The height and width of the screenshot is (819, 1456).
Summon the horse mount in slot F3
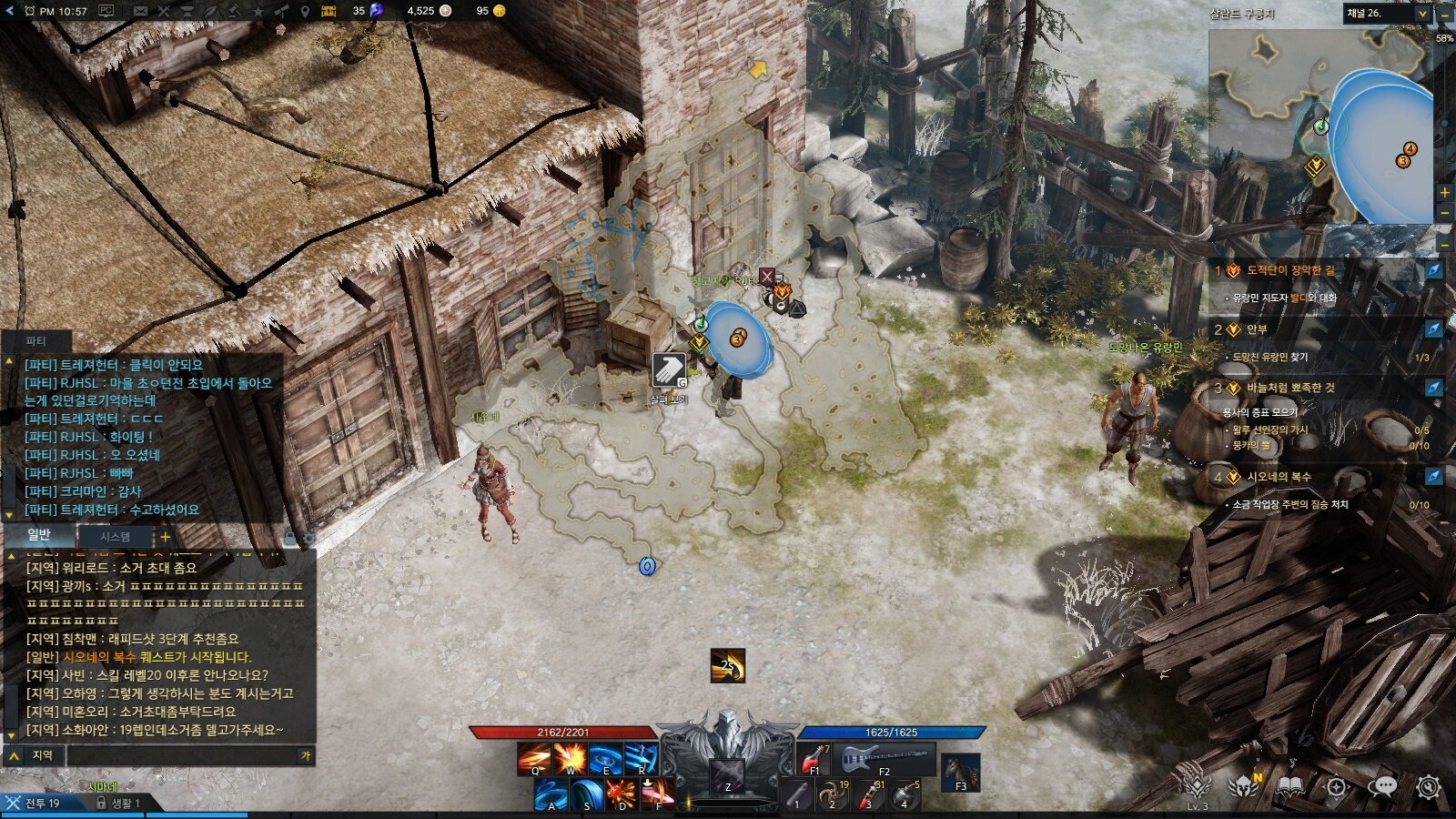pyautogui.click(x=960, y=772)
